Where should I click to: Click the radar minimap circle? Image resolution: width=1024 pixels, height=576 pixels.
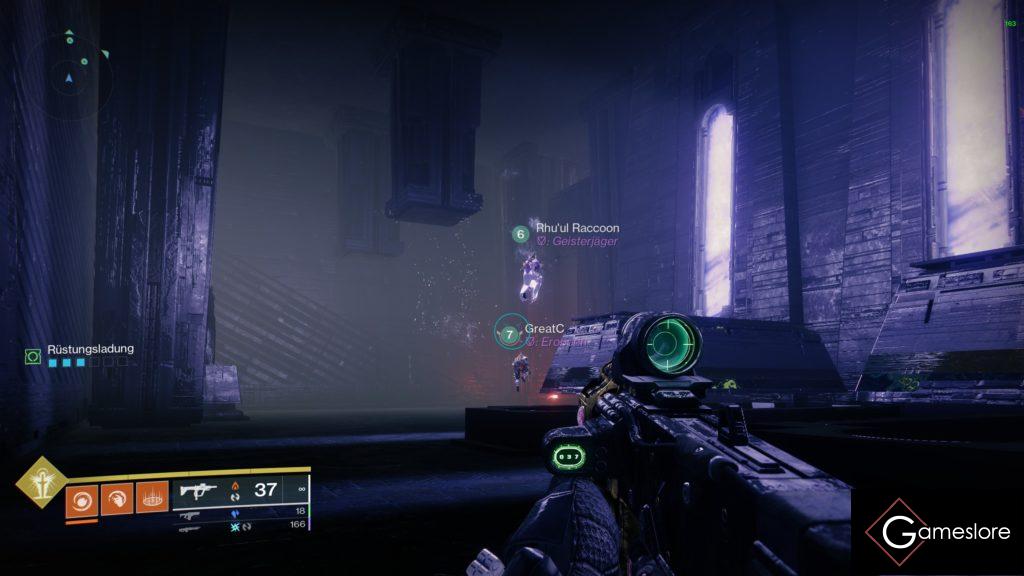[x=68, y=70]
